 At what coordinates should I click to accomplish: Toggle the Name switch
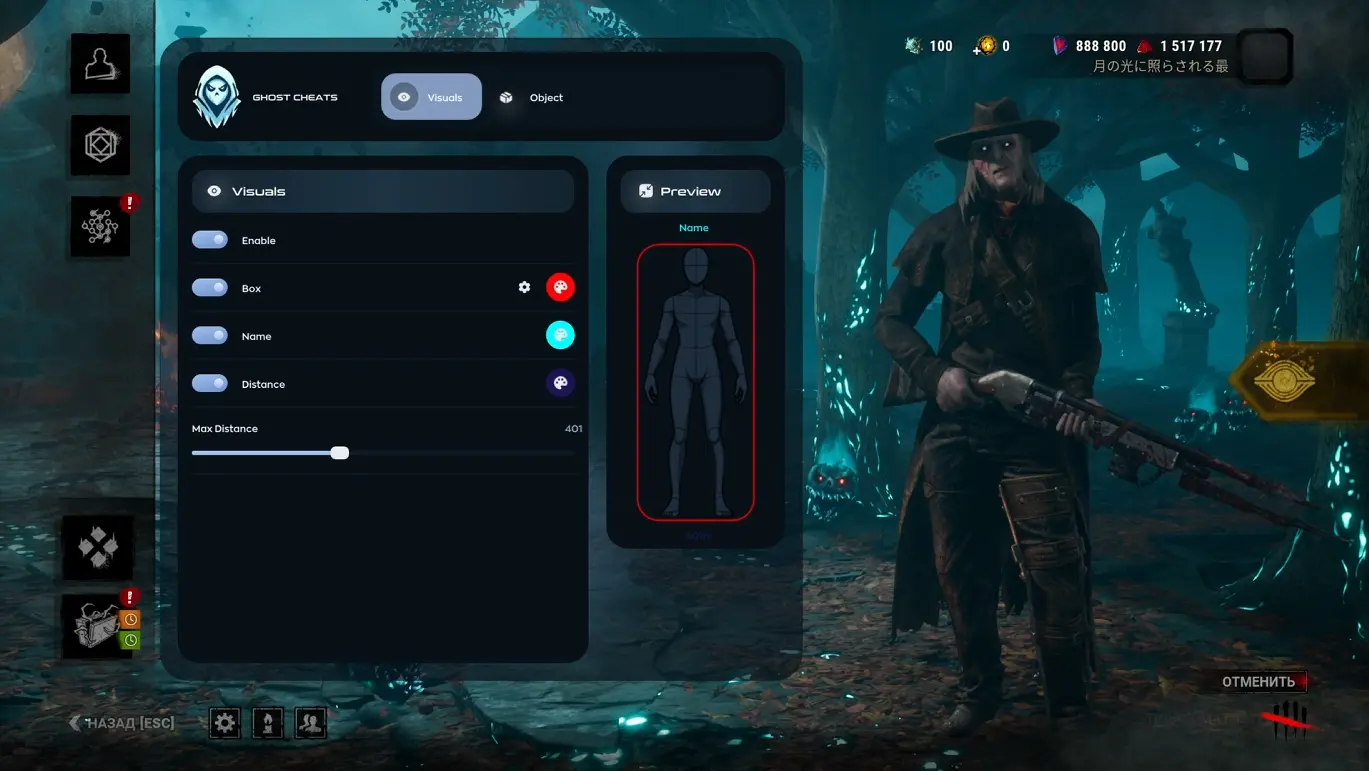tap(210, 336)
